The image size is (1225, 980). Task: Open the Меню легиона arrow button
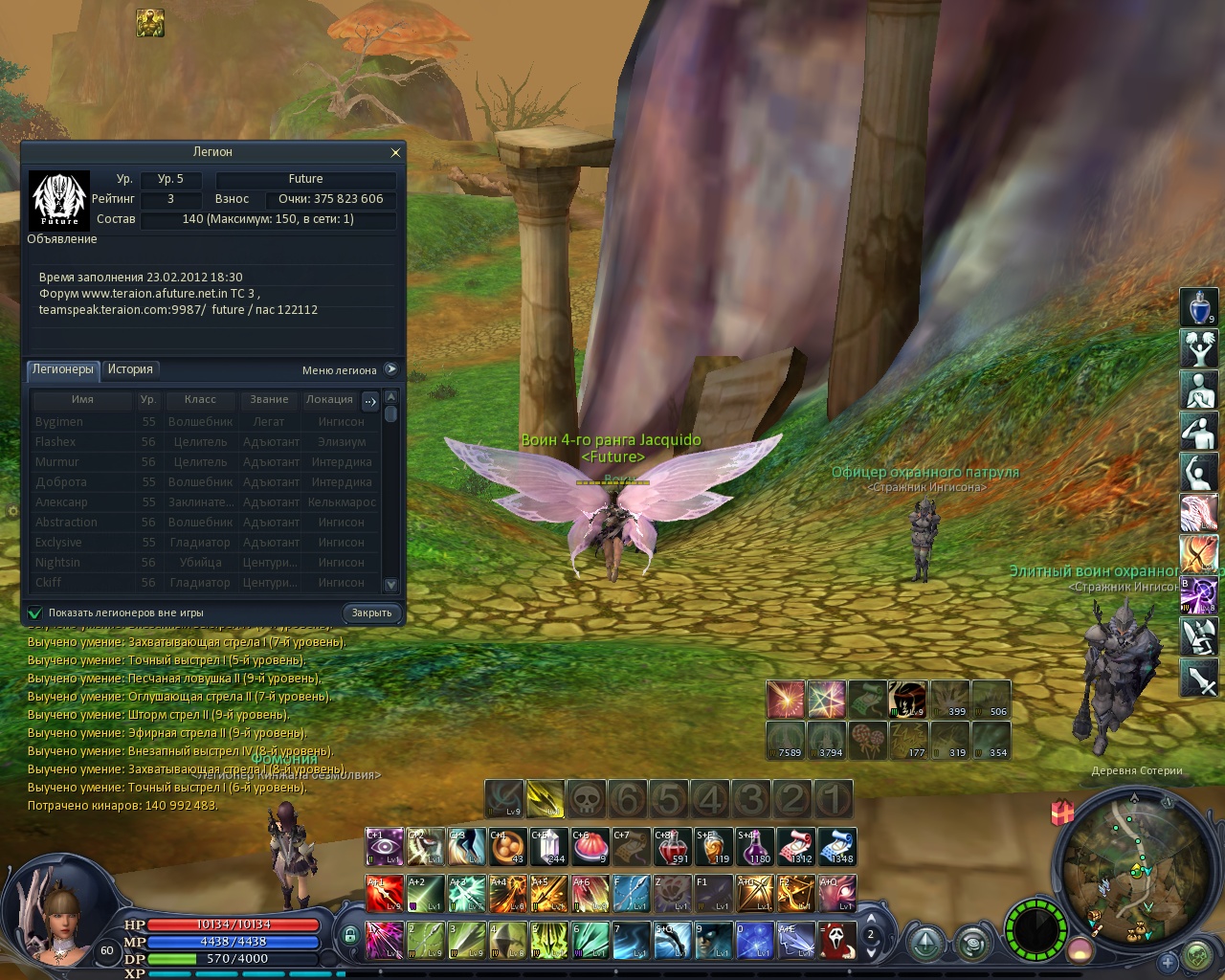(x=390, y=369)
